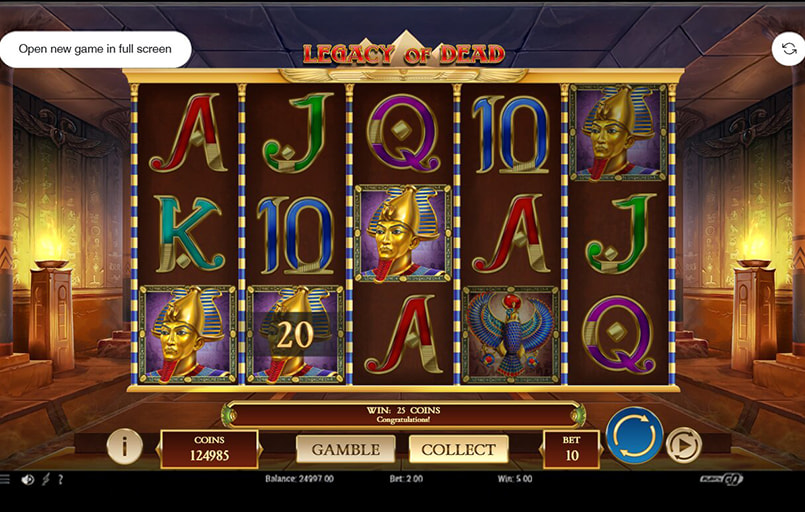Open new game in full screen
This screenshot has height=512, width=805.
point(95,48)
